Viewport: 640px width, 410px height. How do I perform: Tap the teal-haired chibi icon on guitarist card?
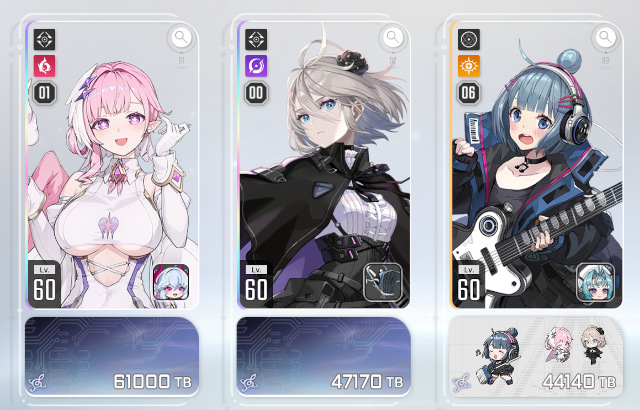594,283
